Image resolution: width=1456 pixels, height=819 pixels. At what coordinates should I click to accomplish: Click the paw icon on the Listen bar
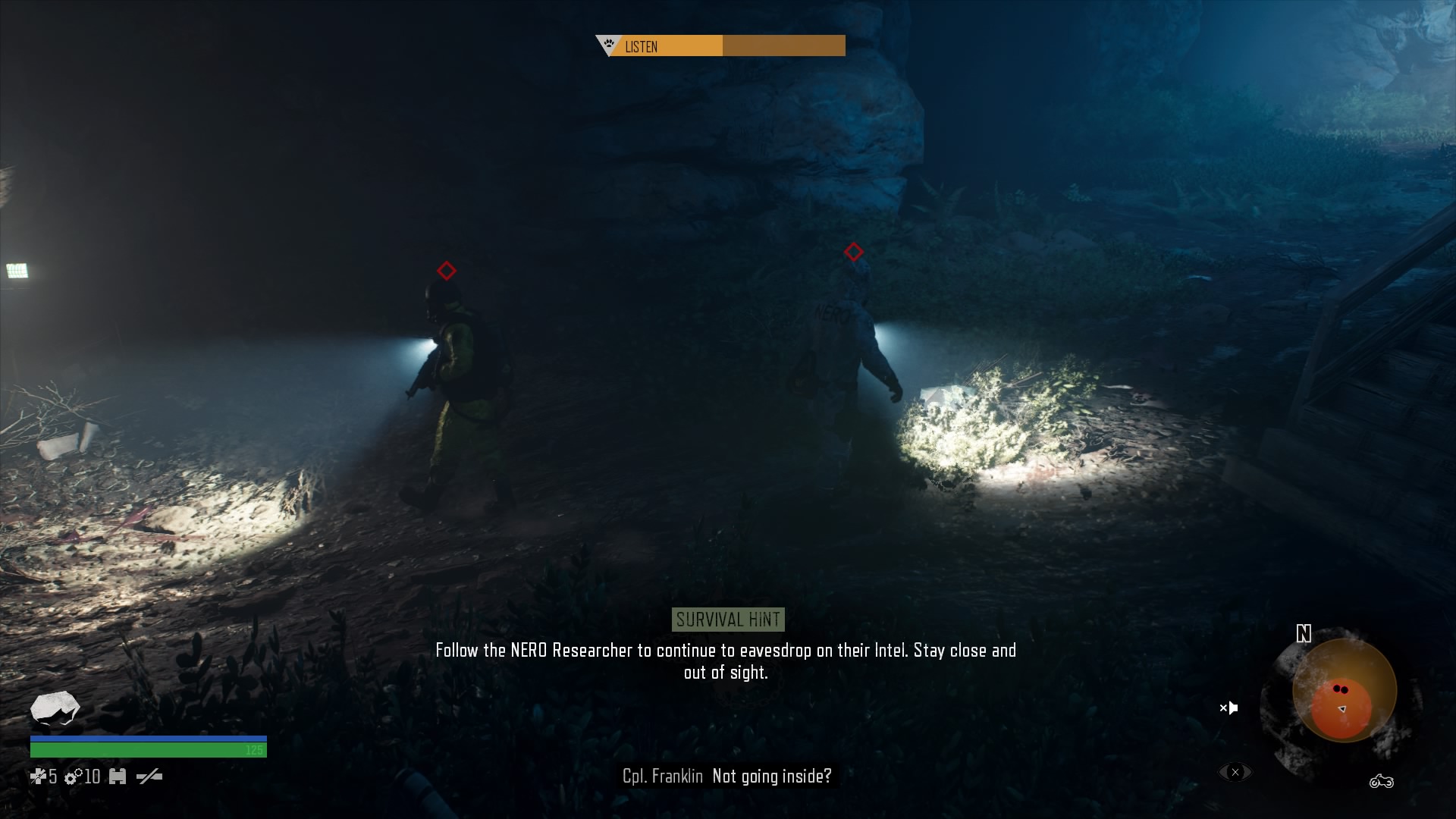607,43
